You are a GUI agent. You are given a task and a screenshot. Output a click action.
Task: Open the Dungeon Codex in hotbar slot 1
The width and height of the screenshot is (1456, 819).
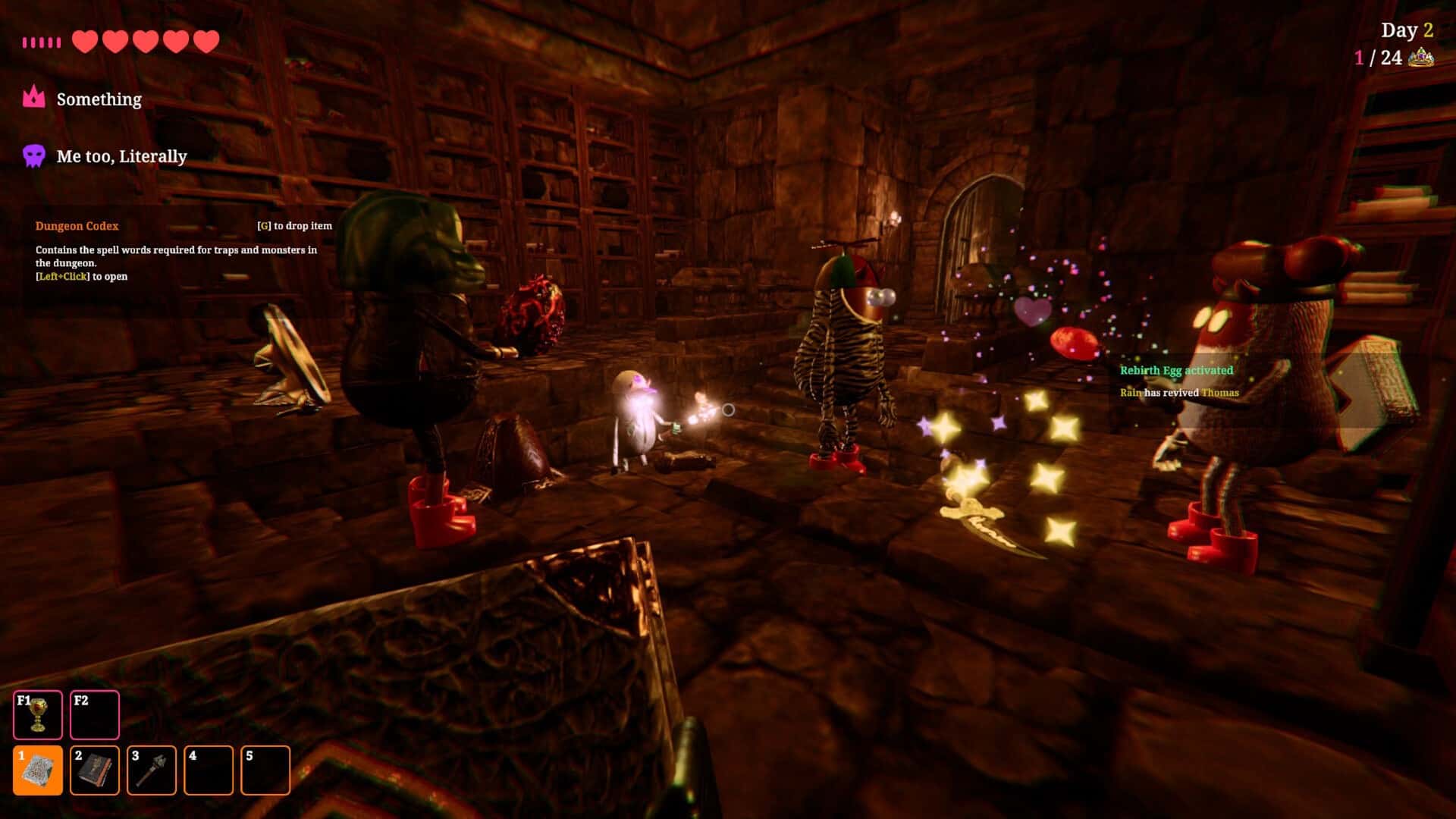click(x=37, y=770)
